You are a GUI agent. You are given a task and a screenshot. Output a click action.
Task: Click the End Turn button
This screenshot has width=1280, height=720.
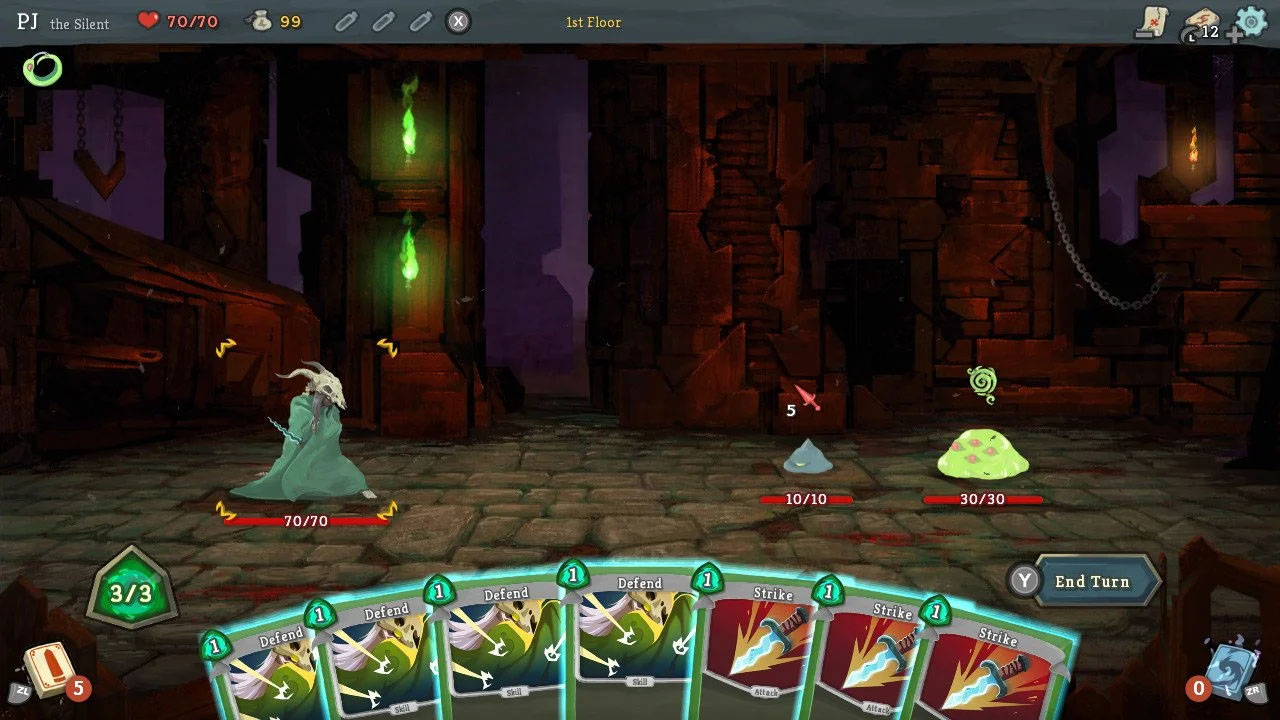1092,581
